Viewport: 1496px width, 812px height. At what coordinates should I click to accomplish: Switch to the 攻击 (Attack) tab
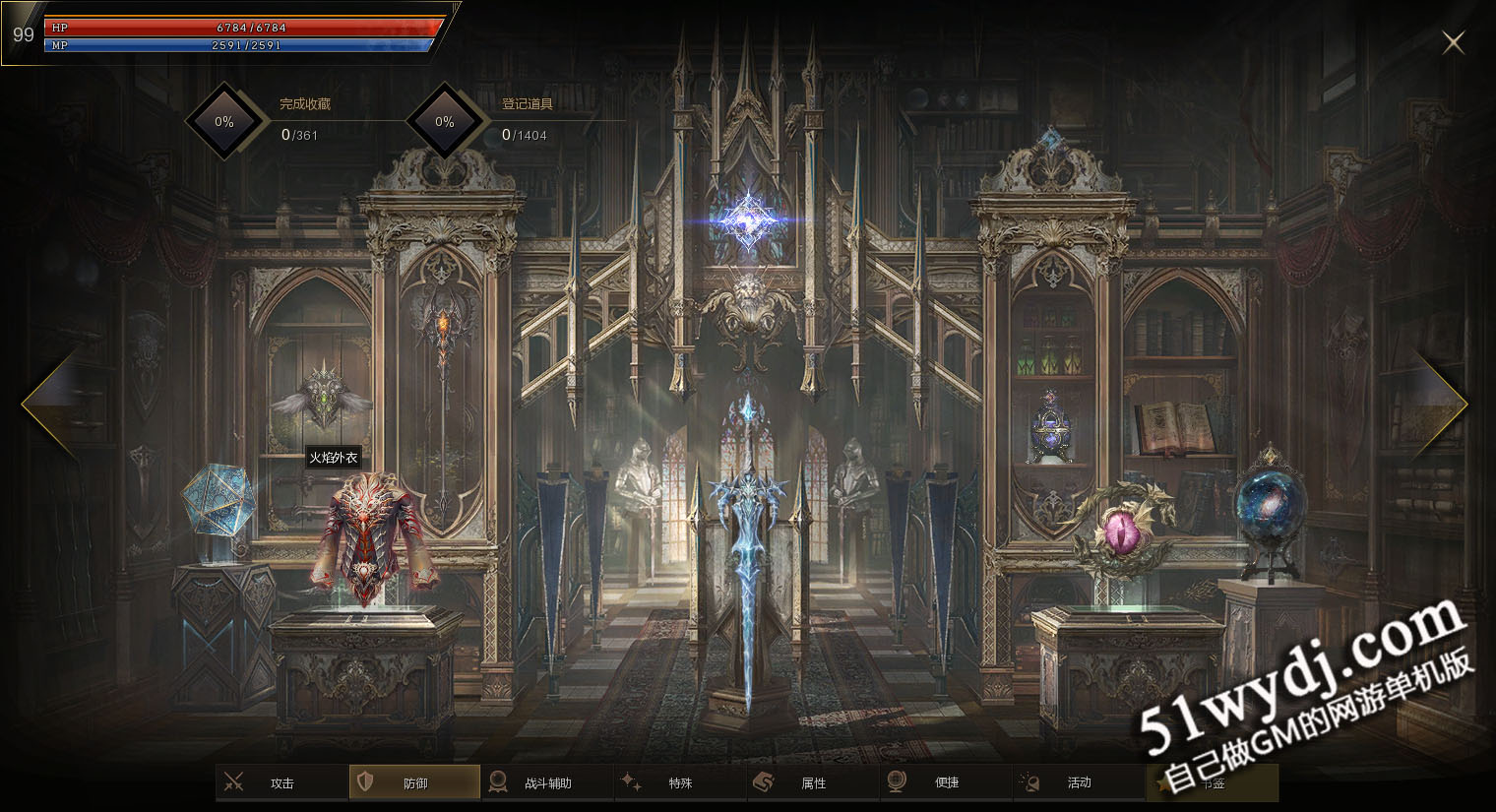click(x=281, y=783)
